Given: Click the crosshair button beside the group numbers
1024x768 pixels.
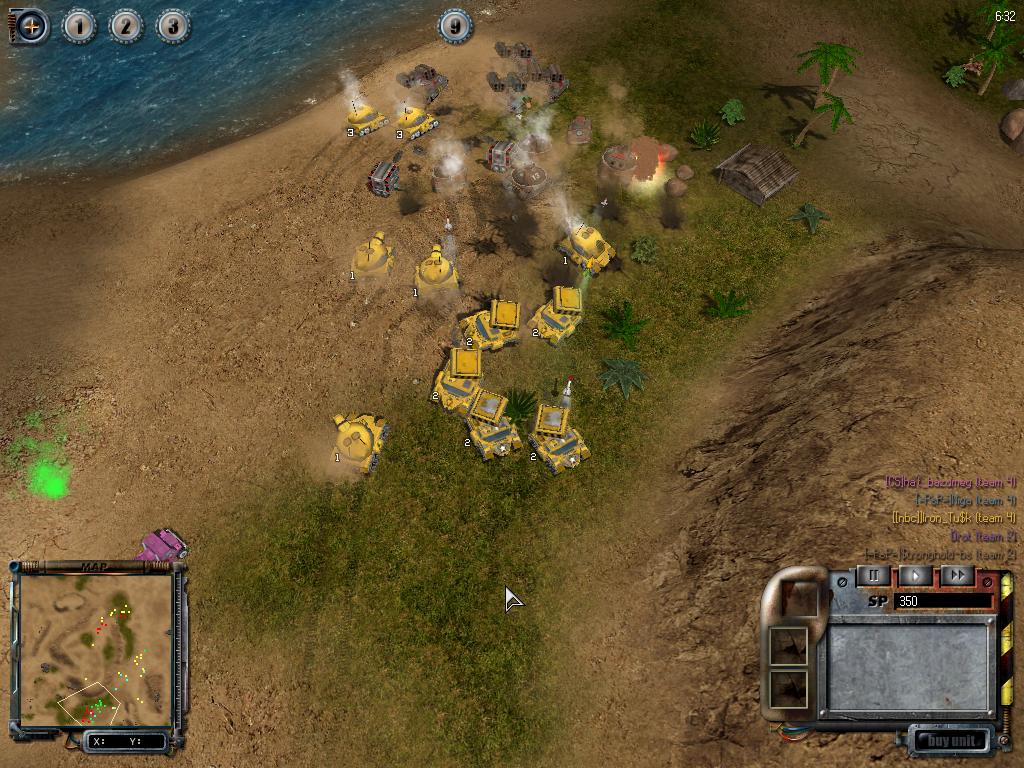Looking at the screenshot, I should 31,26.
